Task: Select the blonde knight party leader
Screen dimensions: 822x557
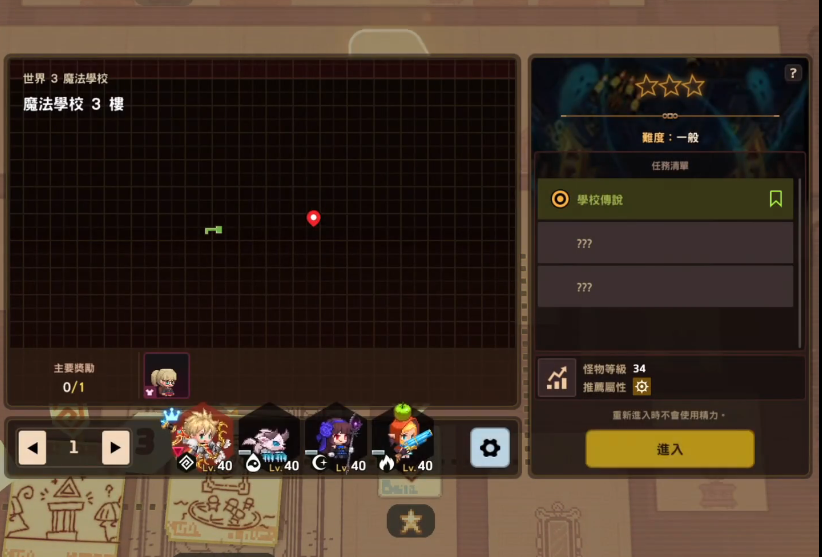Action: [203, 440]
